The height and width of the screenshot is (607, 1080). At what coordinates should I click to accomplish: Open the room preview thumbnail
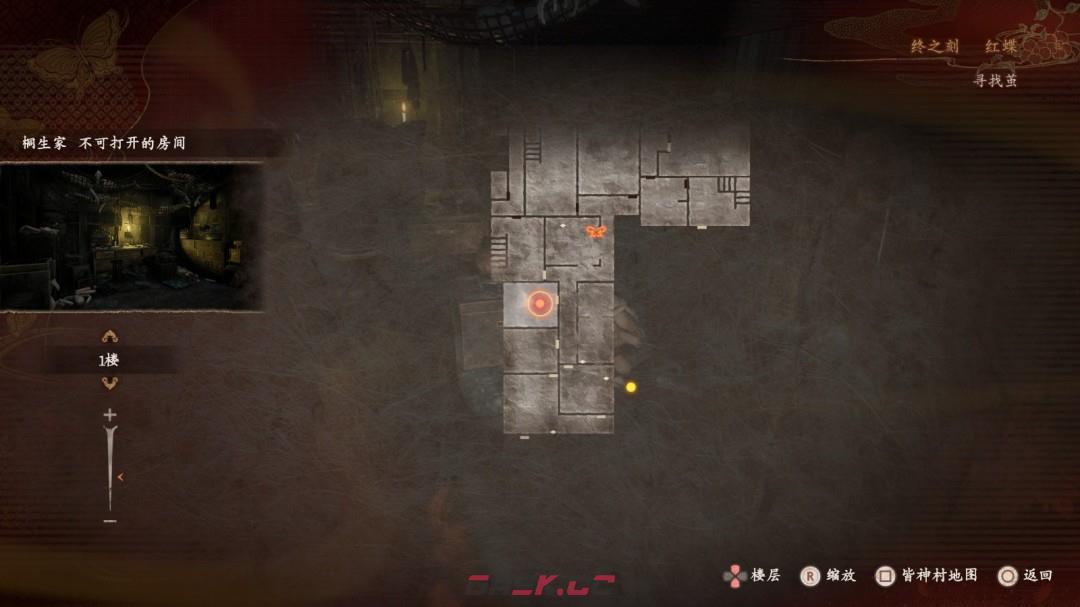[x=131, y=237]
